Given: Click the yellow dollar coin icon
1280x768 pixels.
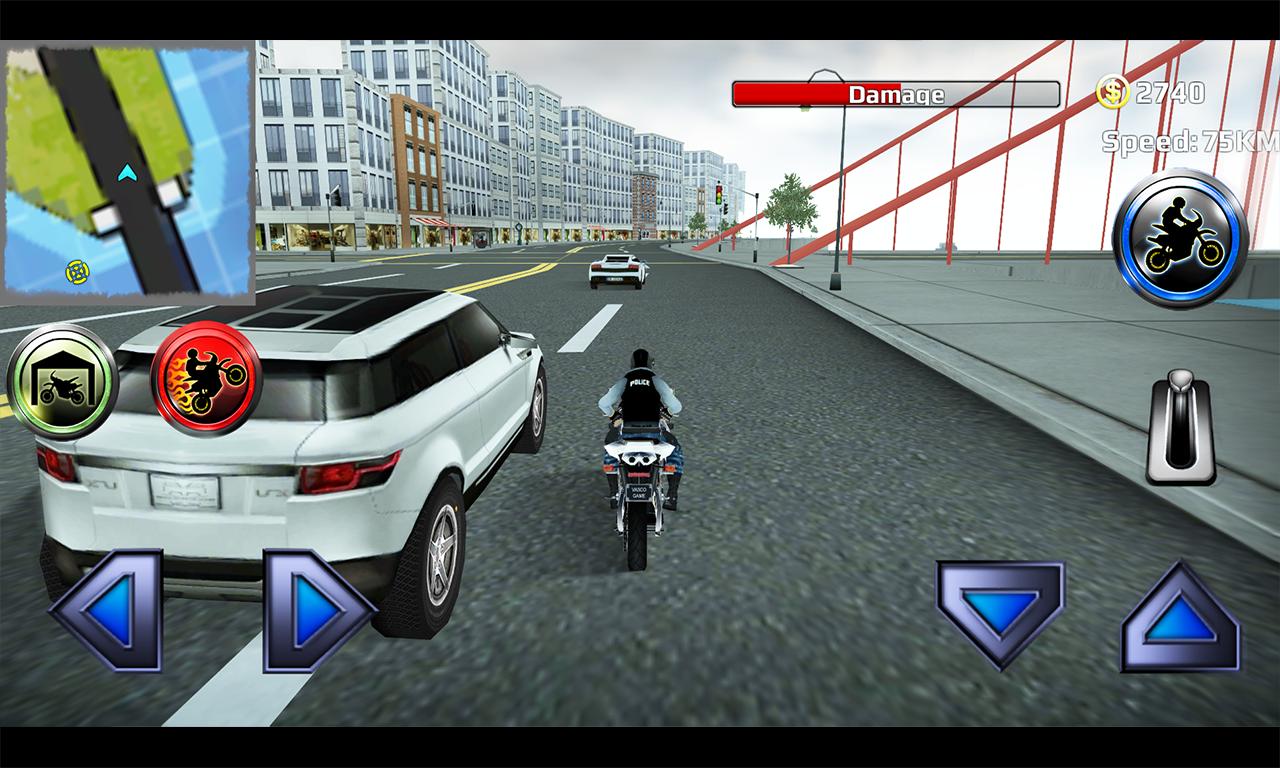Looking at the screenshot, I should (x=1112, y=93).
